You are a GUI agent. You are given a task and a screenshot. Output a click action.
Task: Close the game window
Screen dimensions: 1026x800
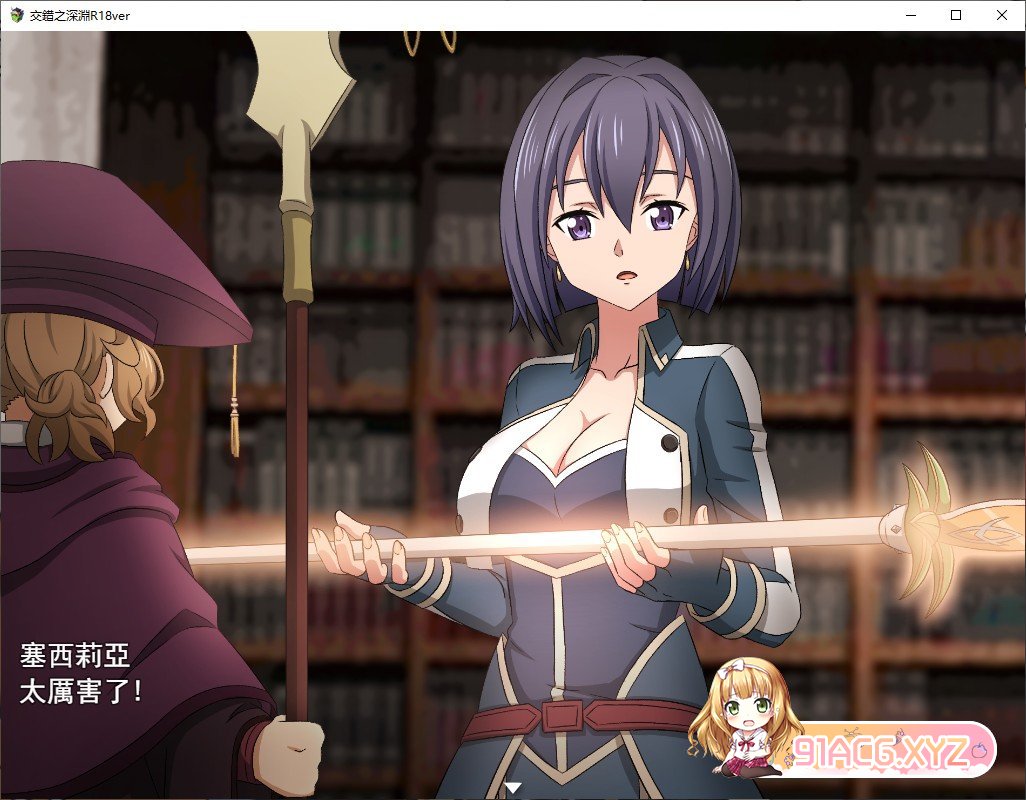1002,15
